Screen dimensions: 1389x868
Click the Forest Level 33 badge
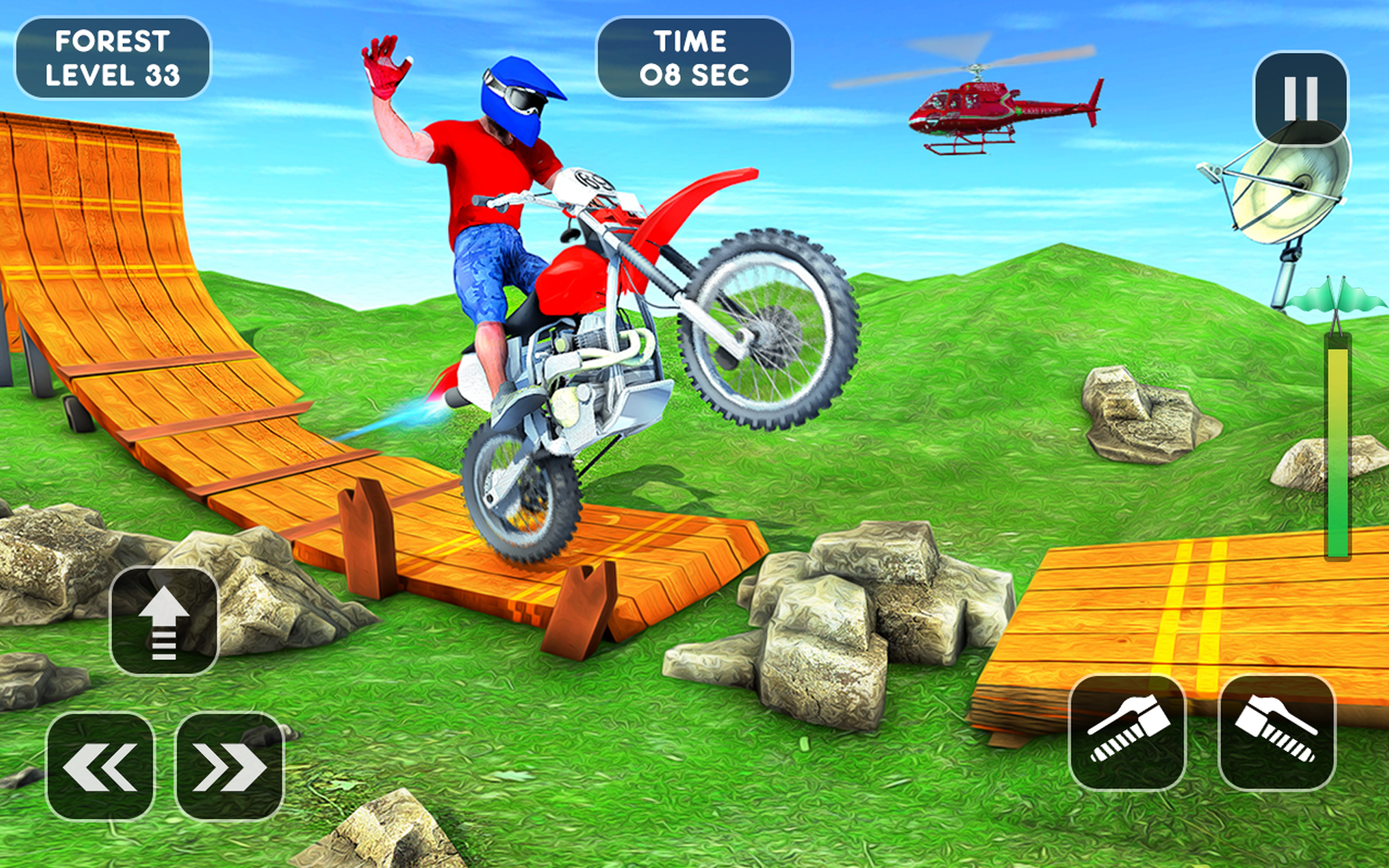(113, 58)
